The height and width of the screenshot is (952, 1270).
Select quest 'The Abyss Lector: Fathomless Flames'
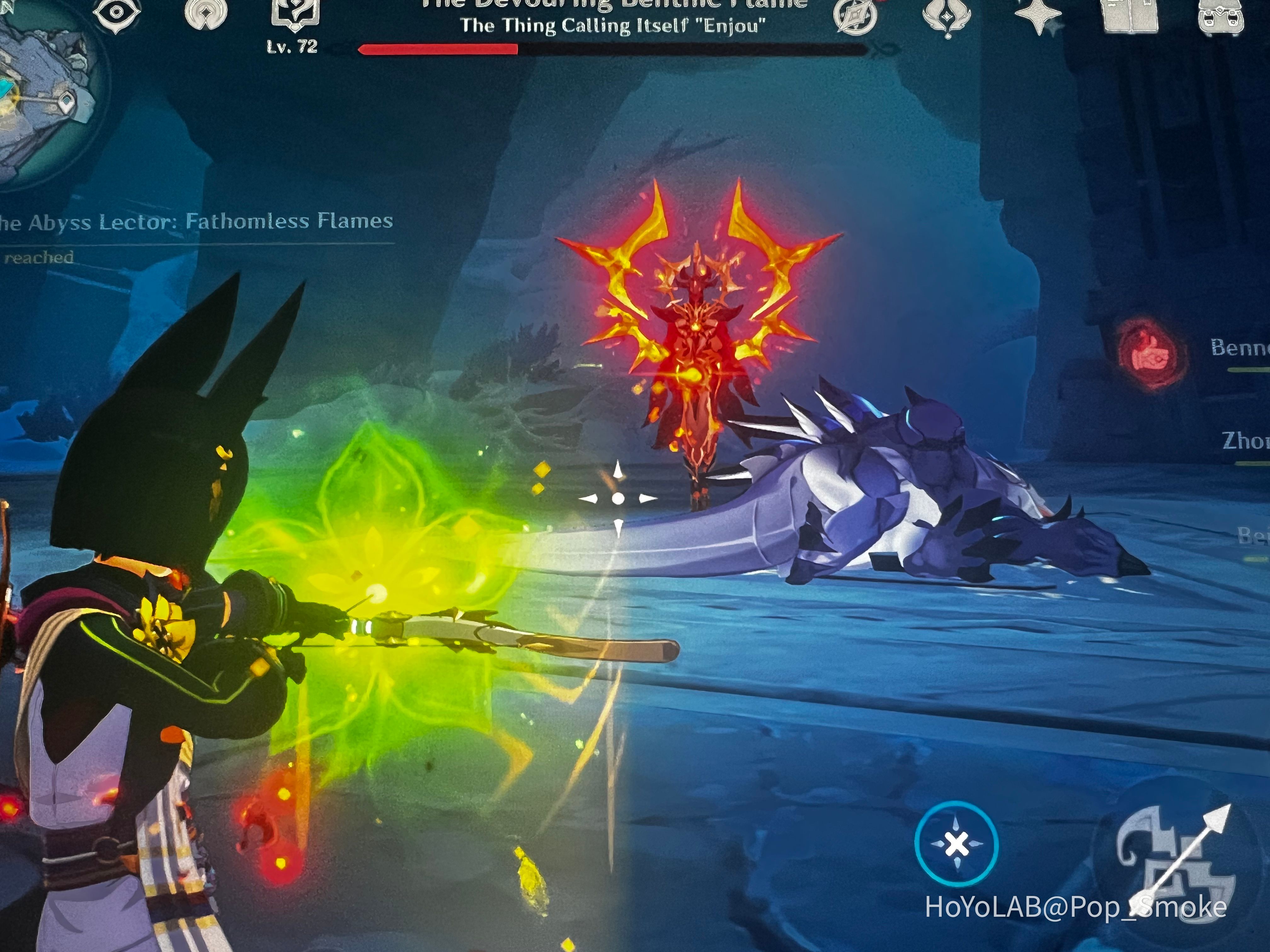(195, 224)
